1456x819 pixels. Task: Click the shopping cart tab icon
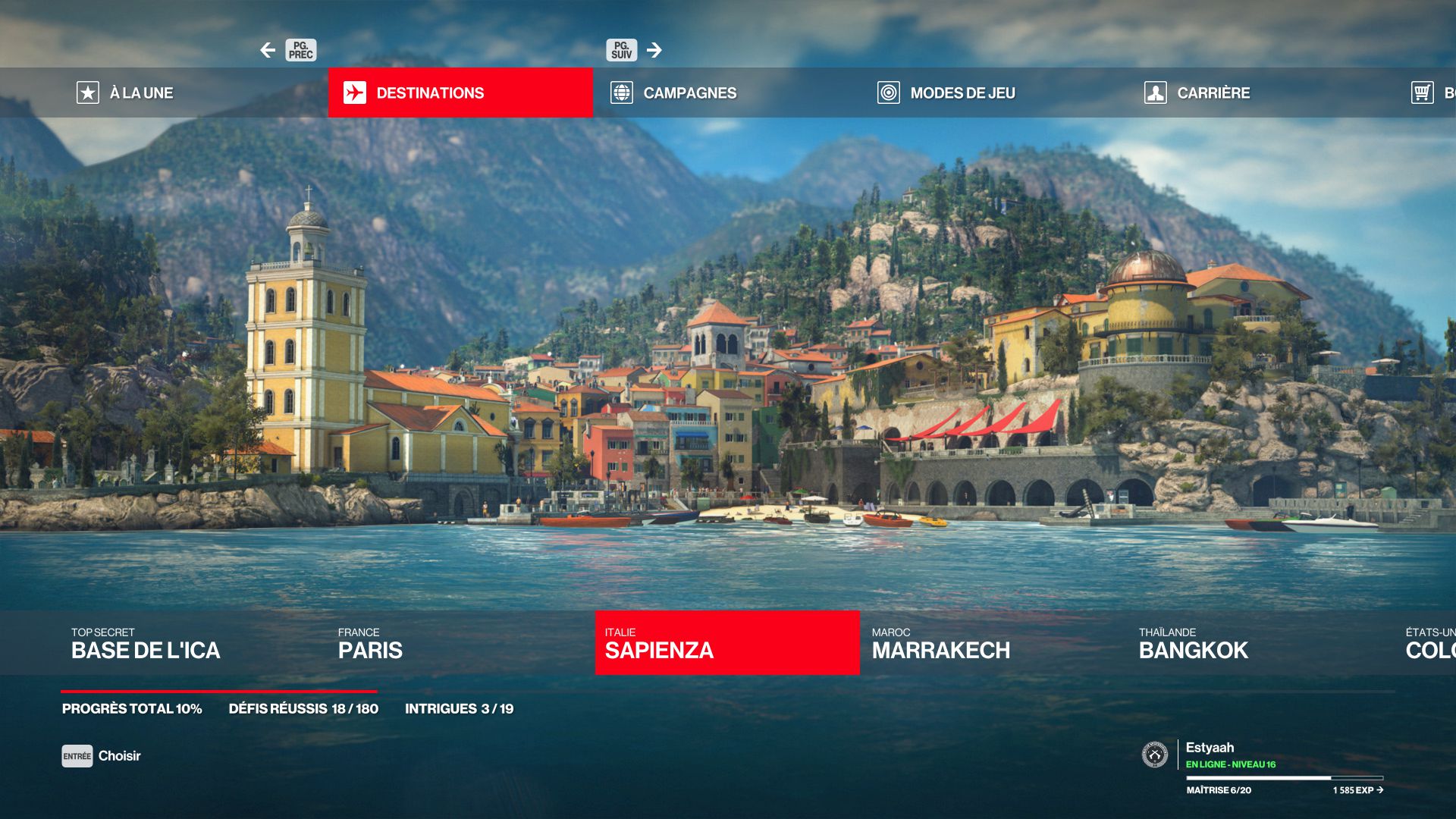click(x=1422, y=93)
